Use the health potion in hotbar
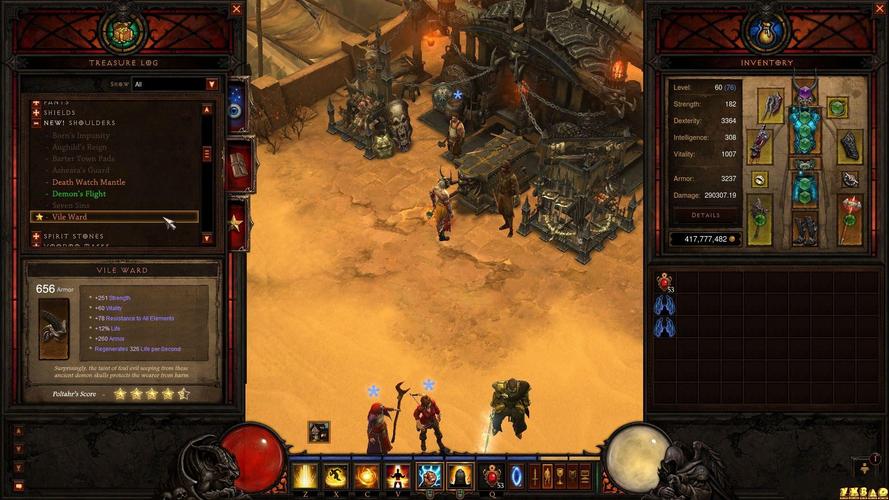The image size is (889, 500). click(x=491, y=476)
